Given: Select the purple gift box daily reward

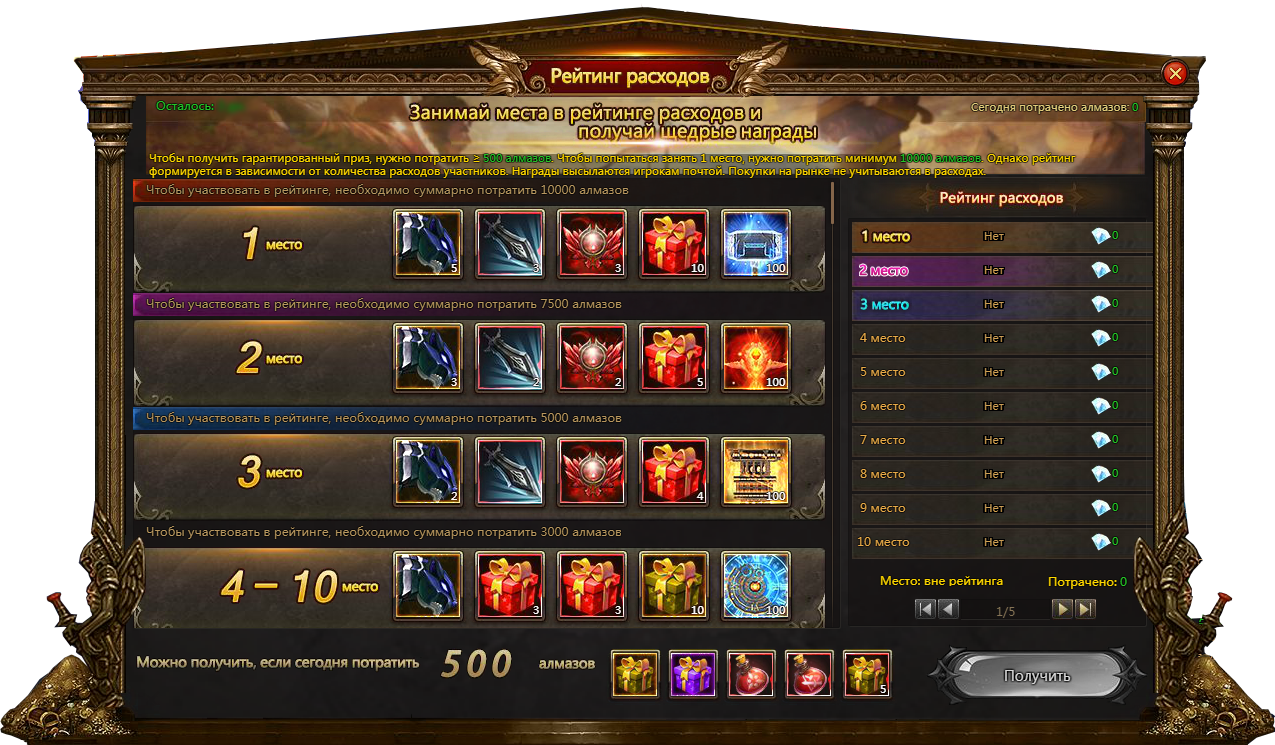Looking at the screenshot, I should [x=693, y=674].
